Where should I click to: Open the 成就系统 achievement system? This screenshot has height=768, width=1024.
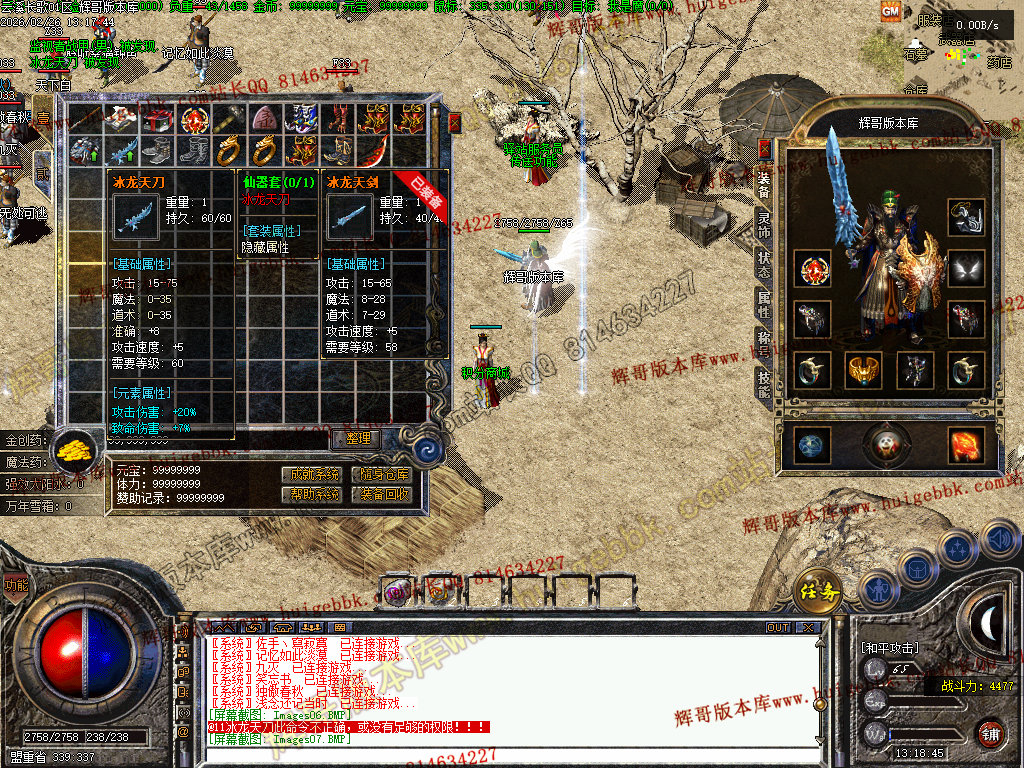(x=311, y=475)
